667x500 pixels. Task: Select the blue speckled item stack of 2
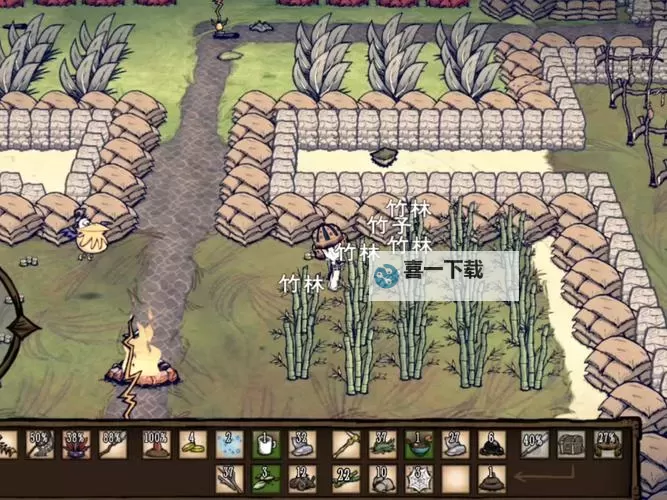pos(229,444)
